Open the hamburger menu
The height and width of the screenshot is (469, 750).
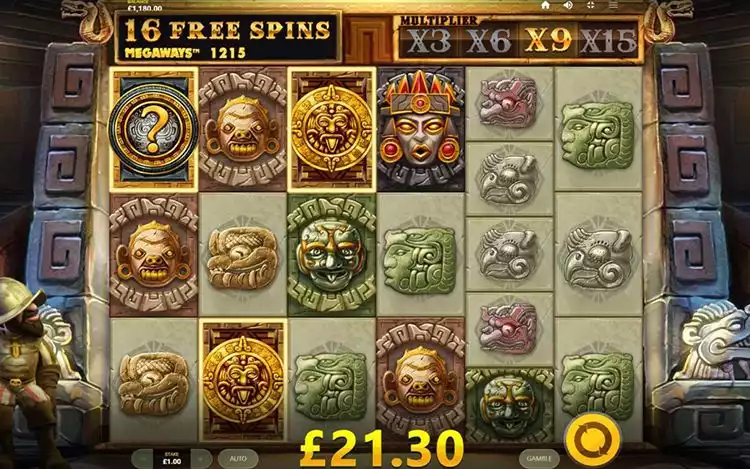tap(611, 5)
